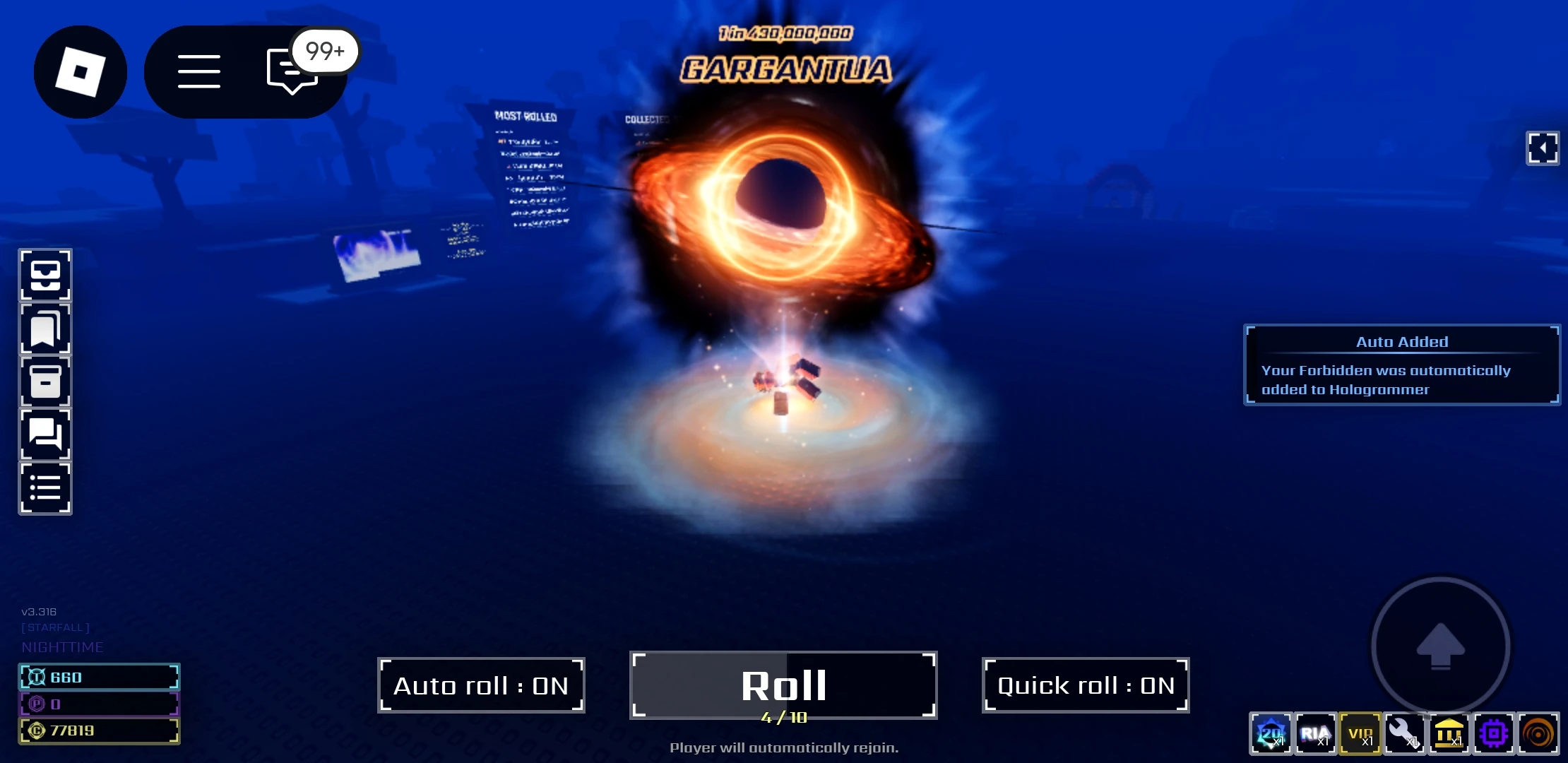Use the RIA potion in hotbar
1568x763 pixels.
pos(1314,734)
